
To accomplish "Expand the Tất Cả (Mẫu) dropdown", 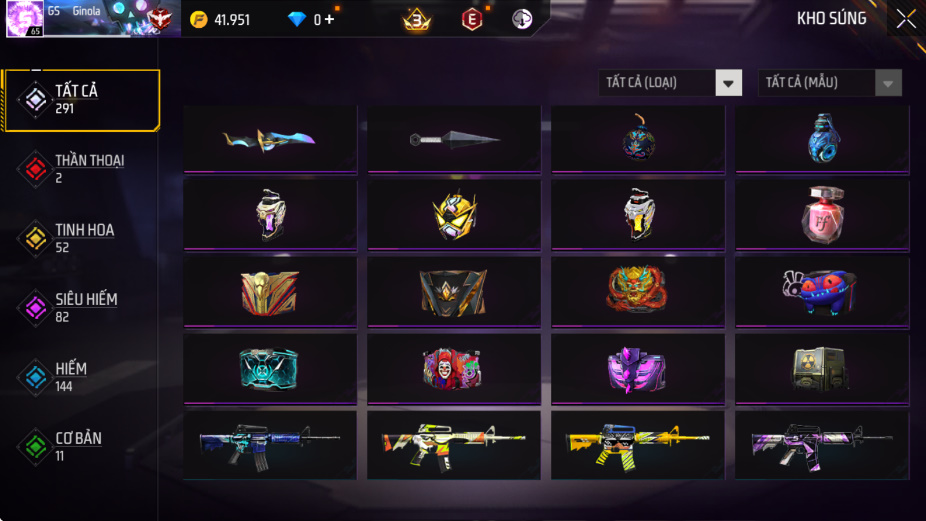I will 830,83.
